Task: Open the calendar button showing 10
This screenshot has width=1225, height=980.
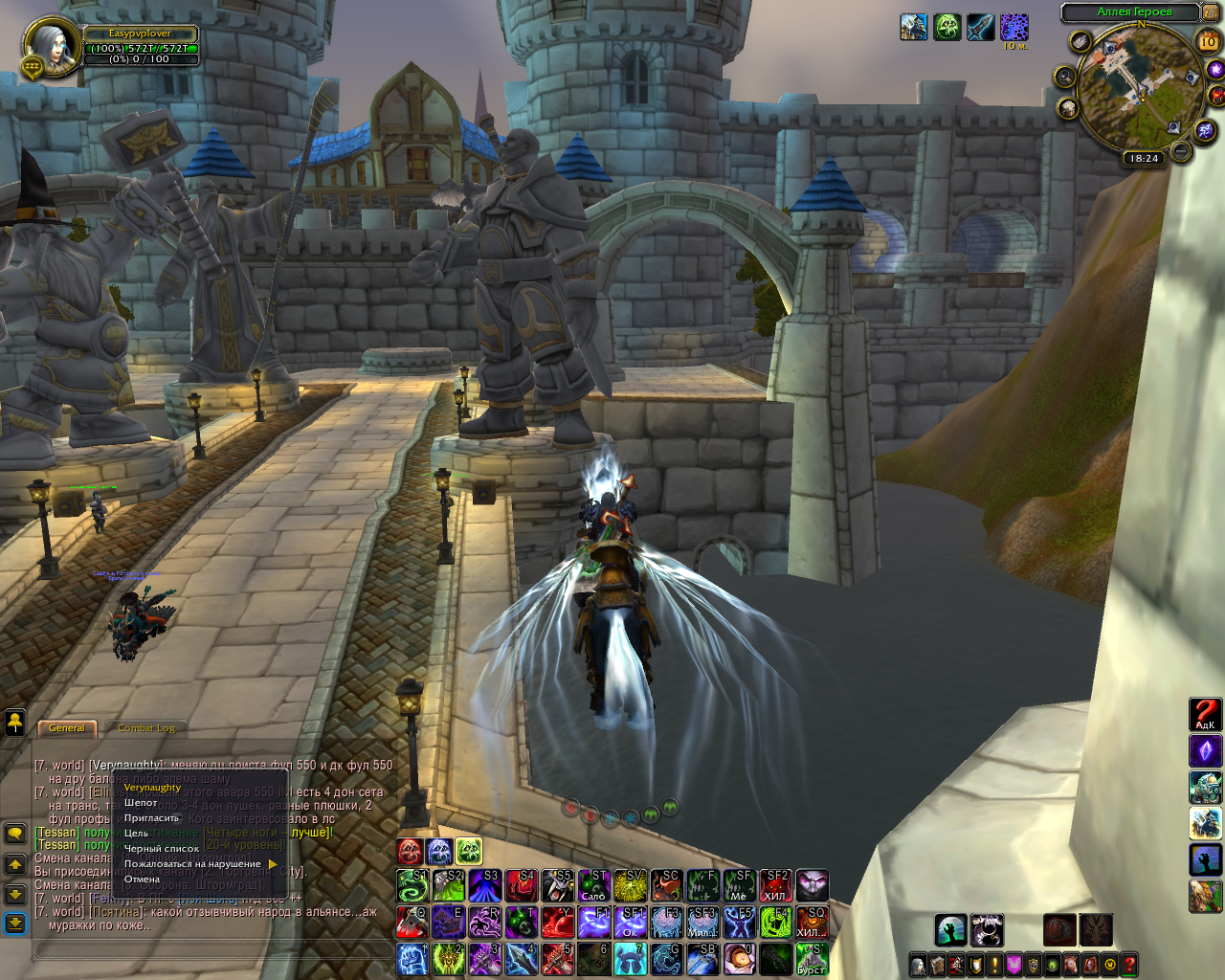Action: click(x=1208, y=41)
